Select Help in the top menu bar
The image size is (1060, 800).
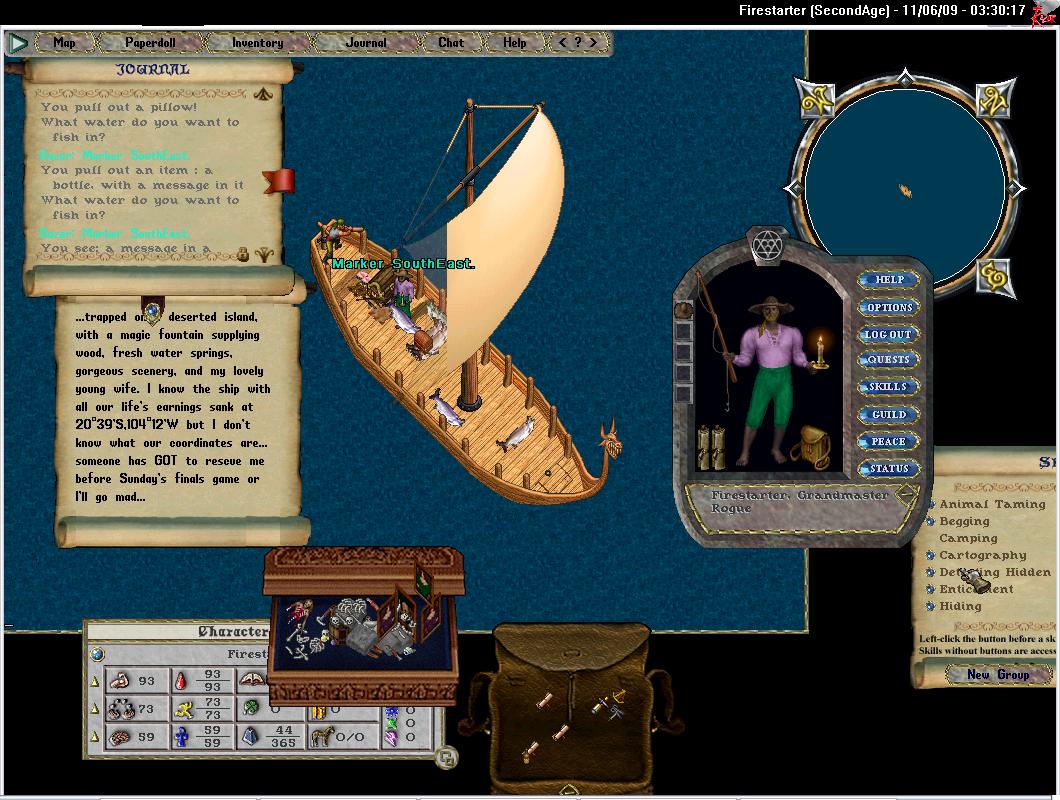[515, 43]
